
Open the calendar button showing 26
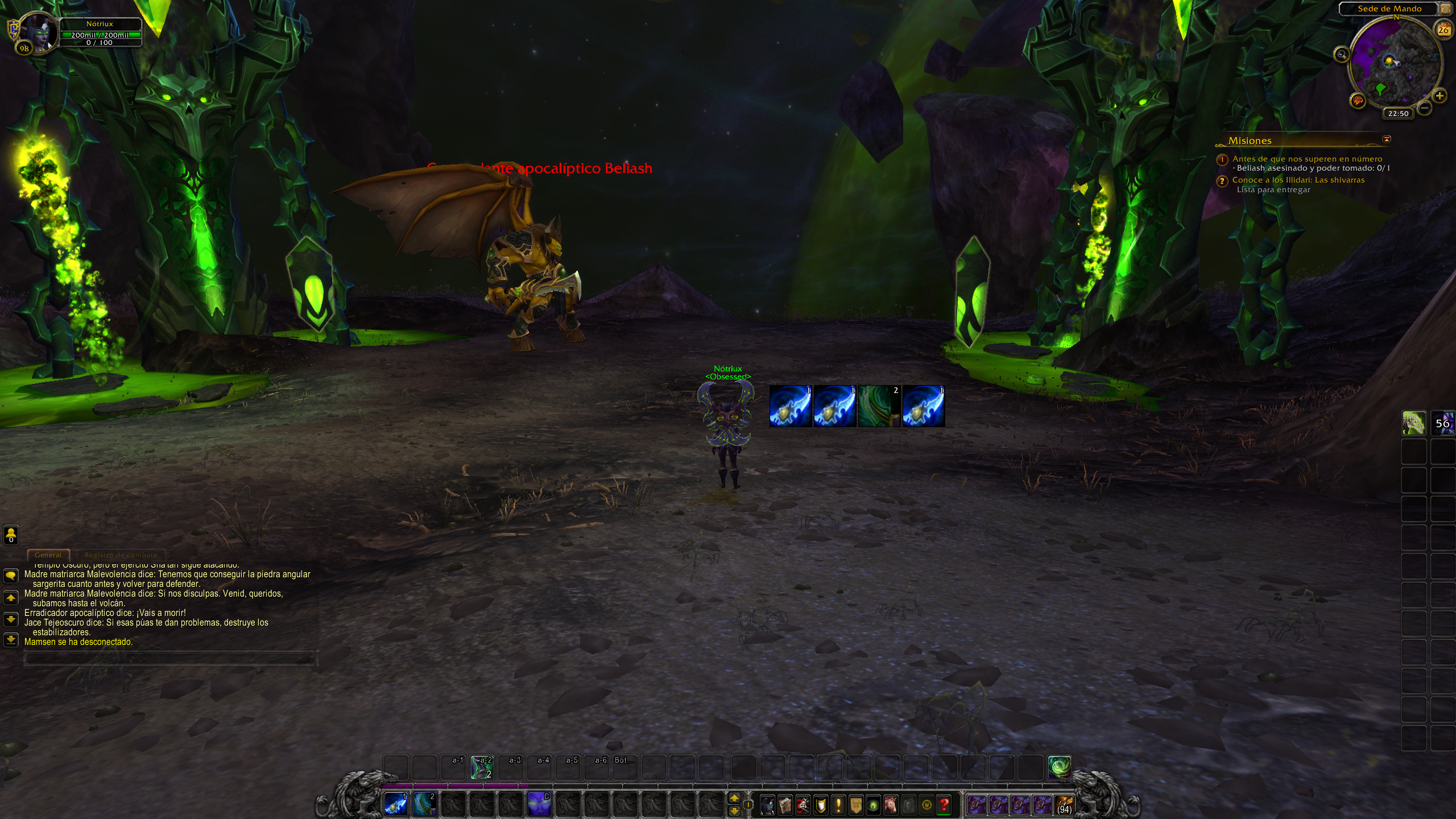pos(1443,30)
